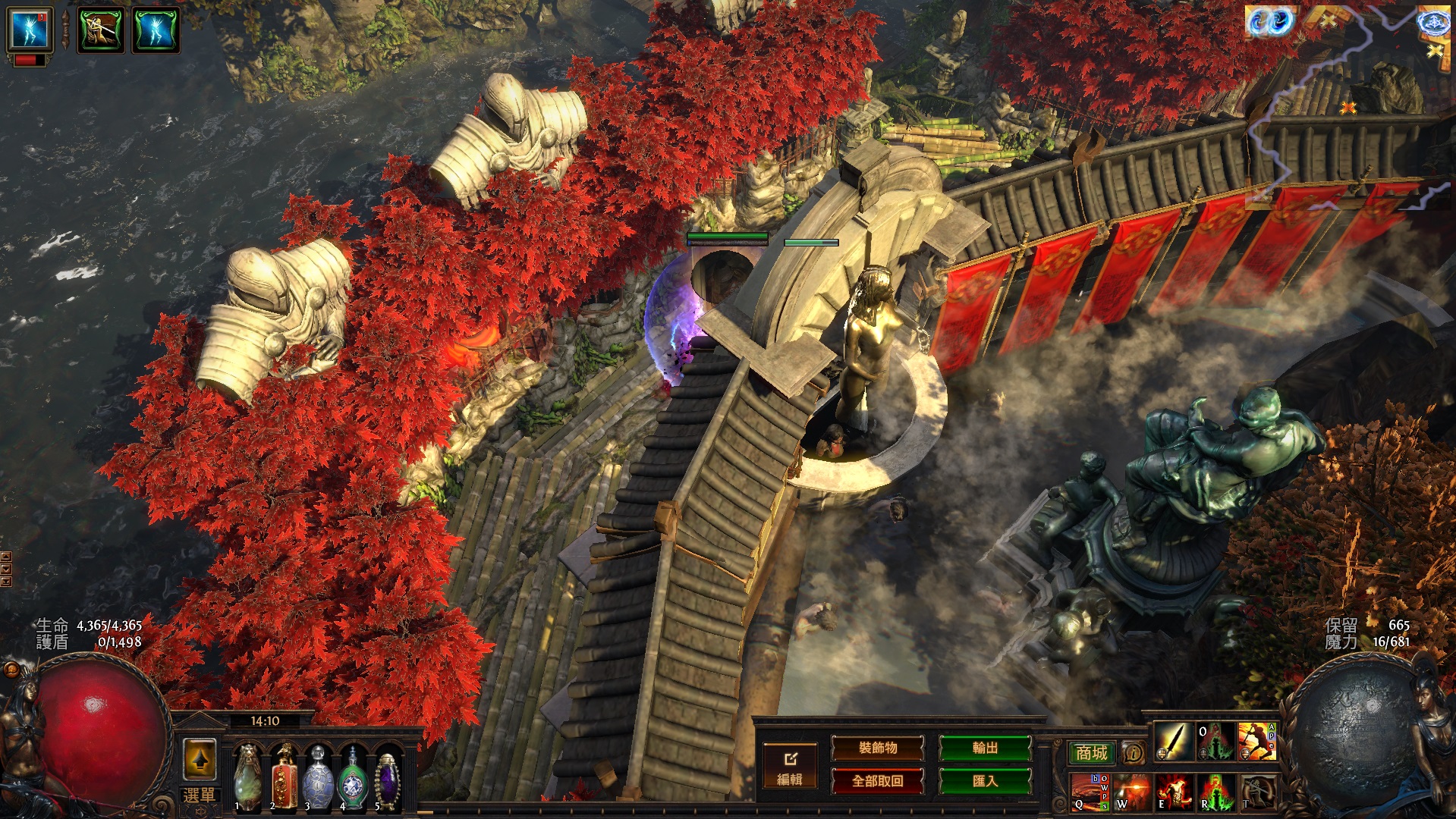Select the glowing sword skill icon
The height and width of the screenshot is (819, 1456).
pyautogui.click(x=1174, y=742)
